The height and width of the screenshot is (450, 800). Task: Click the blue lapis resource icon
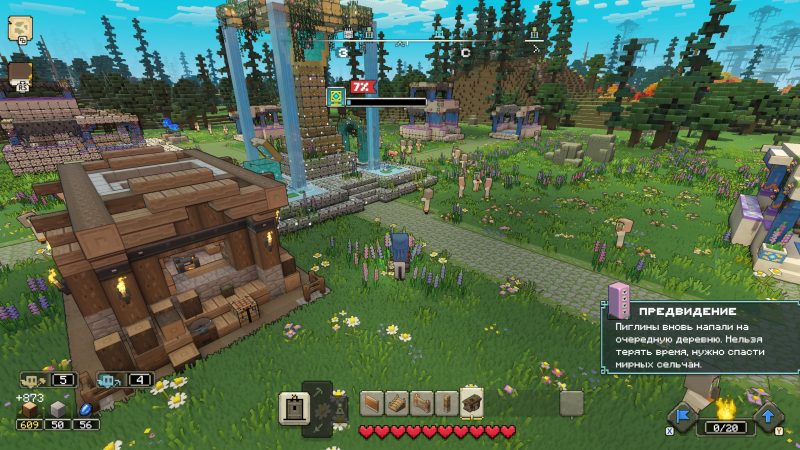[86, 409]
